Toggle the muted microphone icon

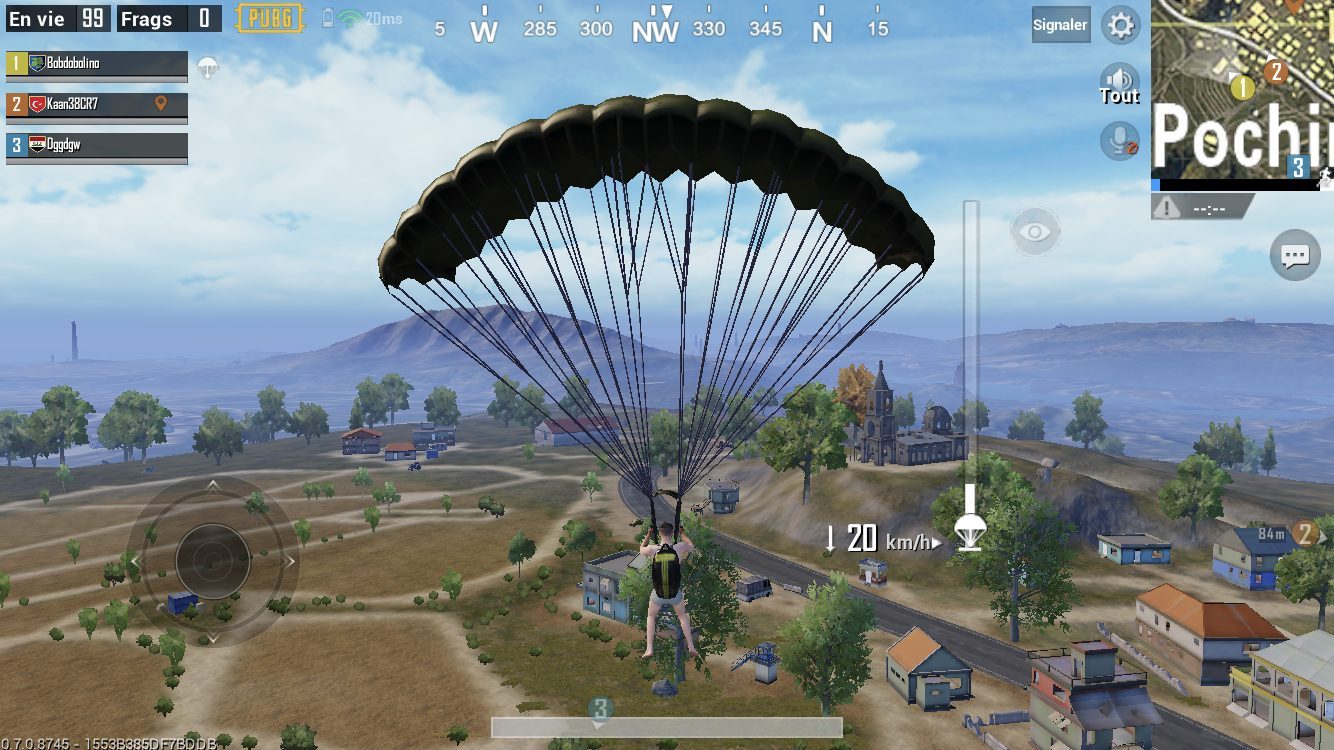click(x=1120, y=141)
